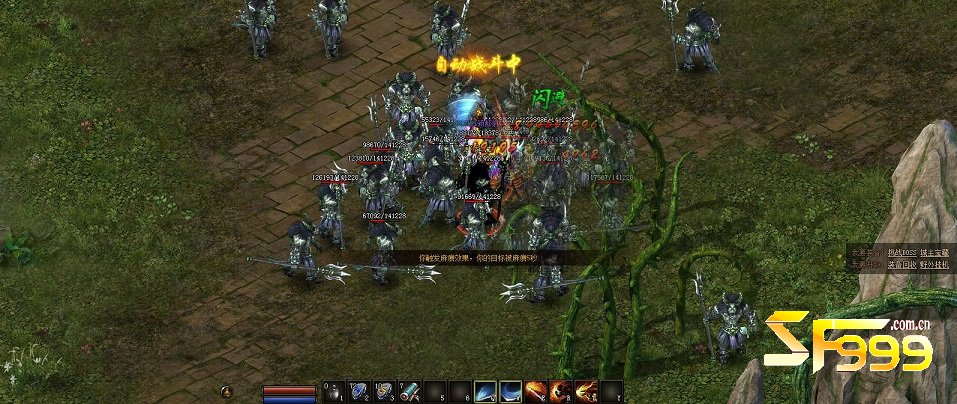
Task: Use the dark potion bottle in hotbar slot 1
Action: 336,391
